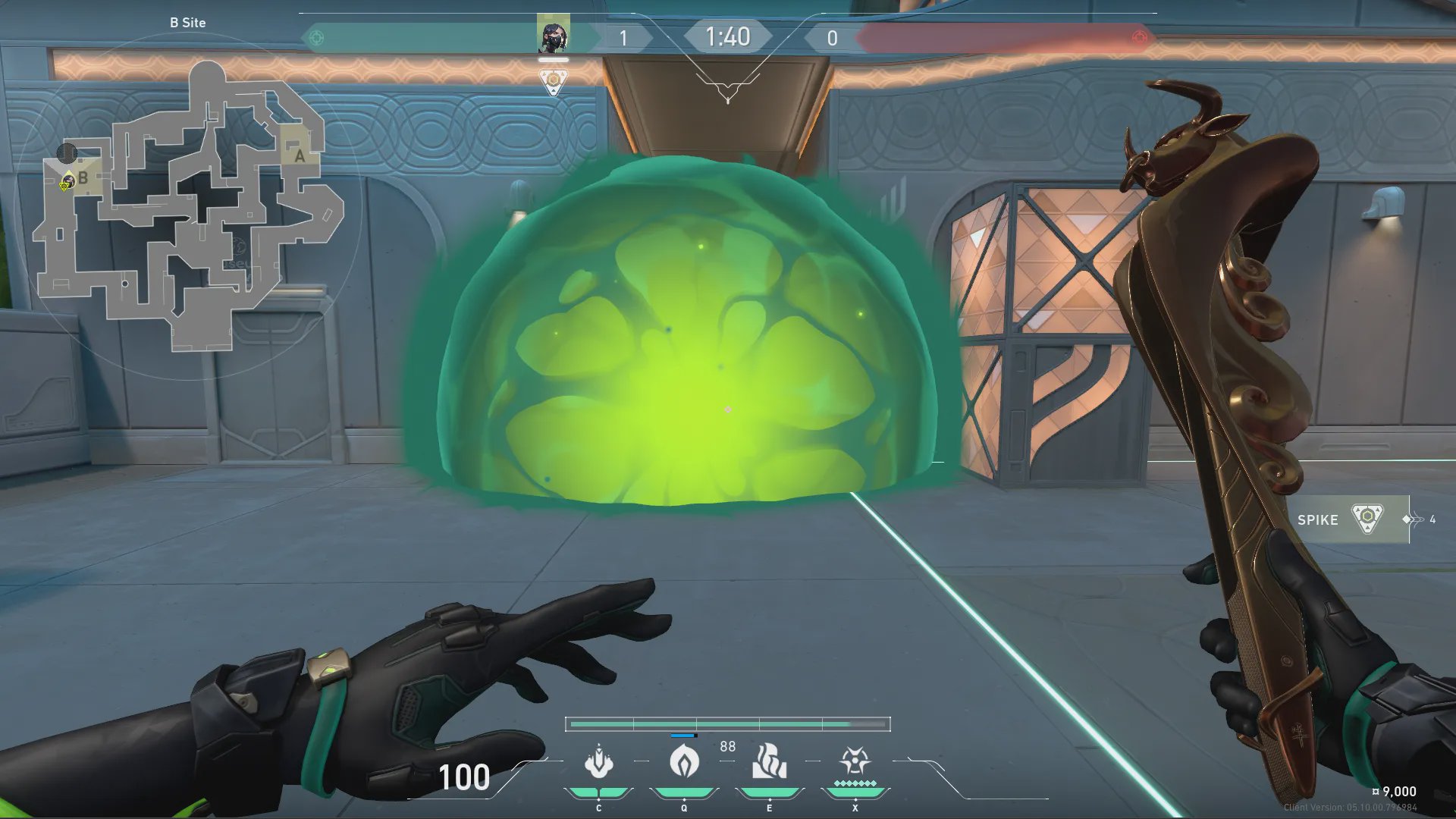Screen dimensions: 1456x819
Task: Click the A site marker on minimap
Action: click(x=300, y=156)
